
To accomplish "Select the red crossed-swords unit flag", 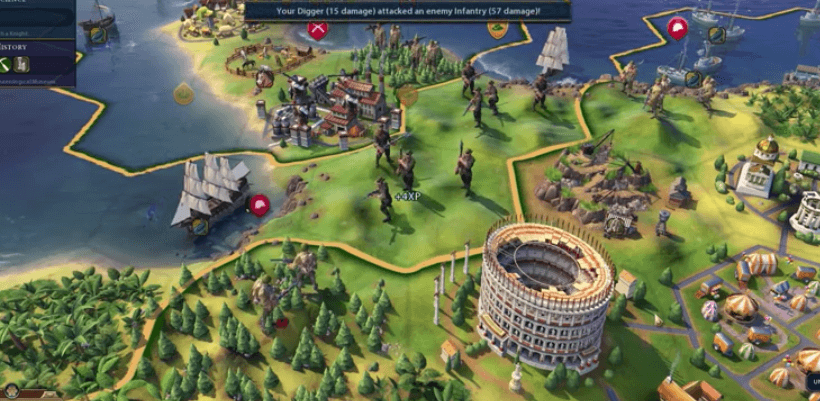I will click(x=318, y=29).
